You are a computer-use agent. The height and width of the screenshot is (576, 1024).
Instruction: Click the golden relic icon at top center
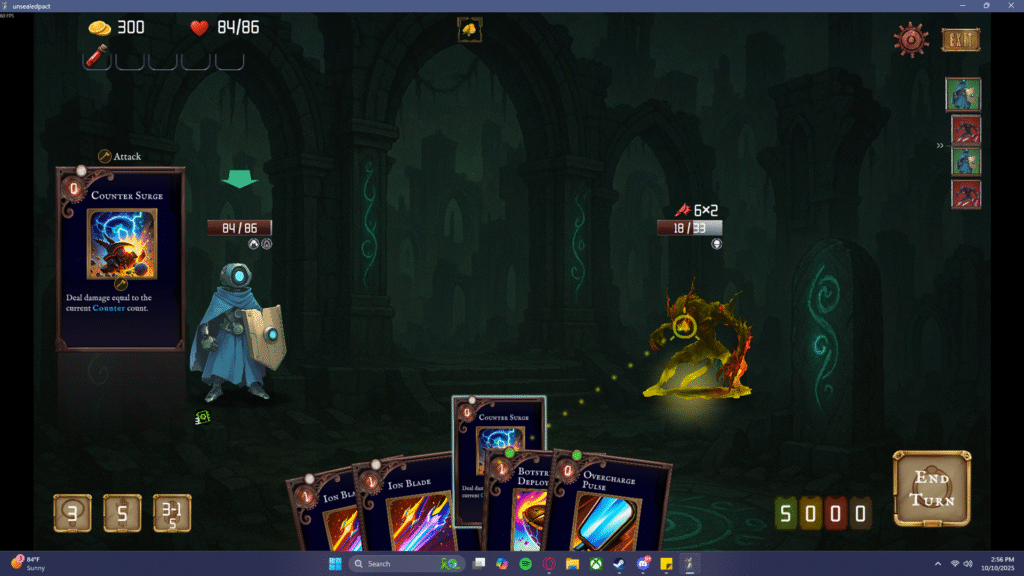(469, 30)
